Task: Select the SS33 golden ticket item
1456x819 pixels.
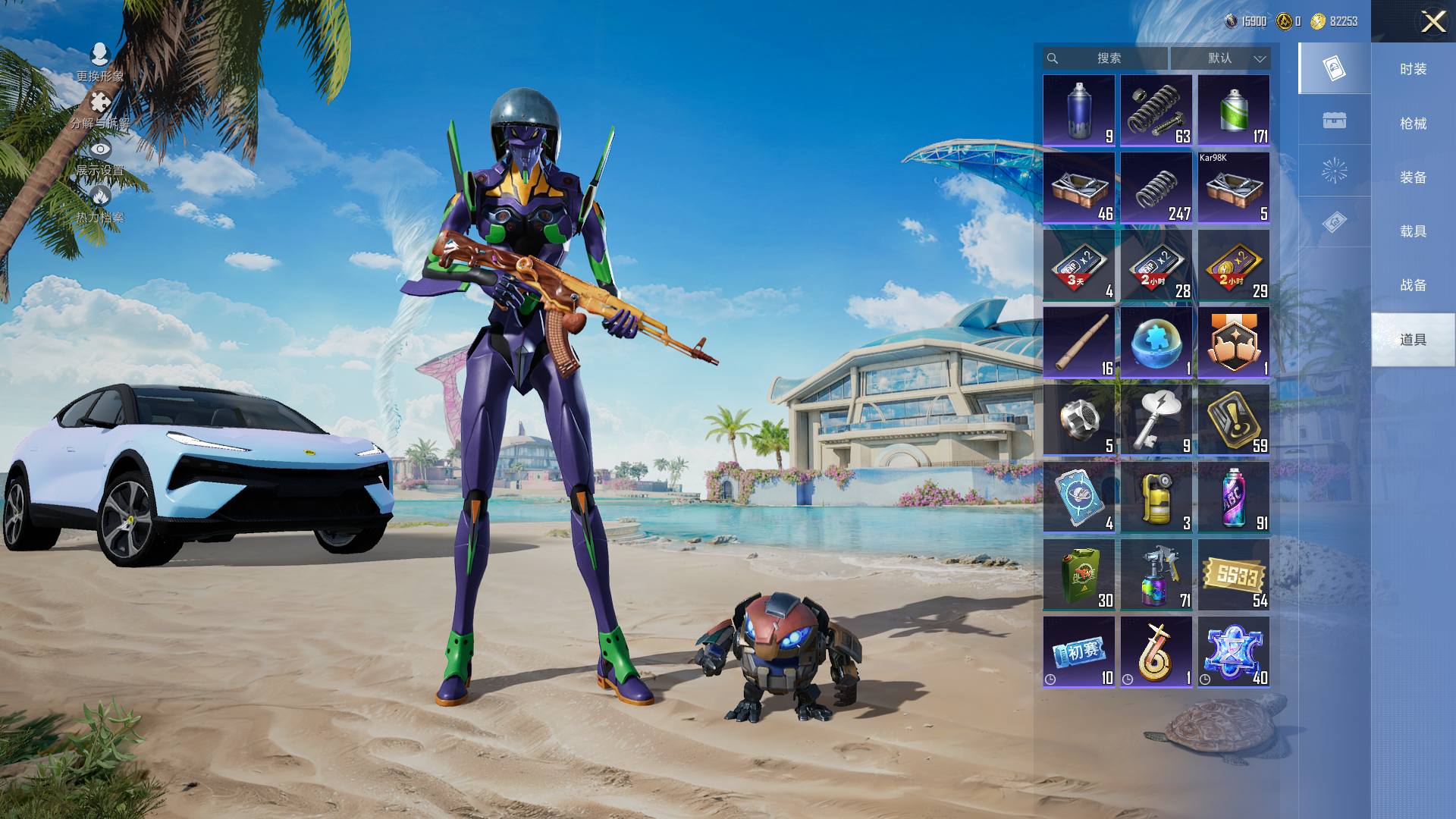Action: click(x=1233, y=575)
